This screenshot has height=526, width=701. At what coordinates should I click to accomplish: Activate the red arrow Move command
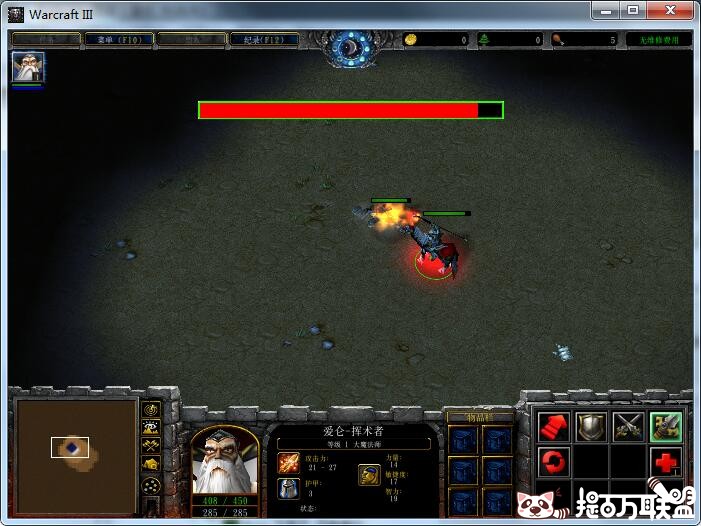555,427
